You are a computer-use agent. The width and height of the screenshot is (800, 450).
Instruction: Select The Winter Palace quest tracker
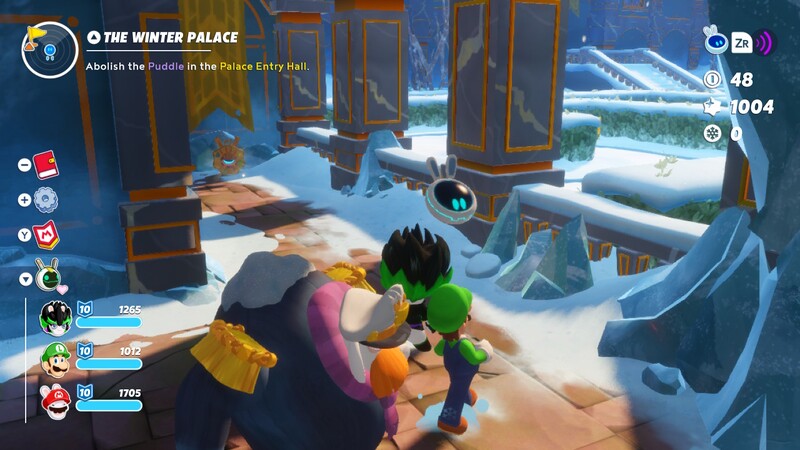(171, 38)
